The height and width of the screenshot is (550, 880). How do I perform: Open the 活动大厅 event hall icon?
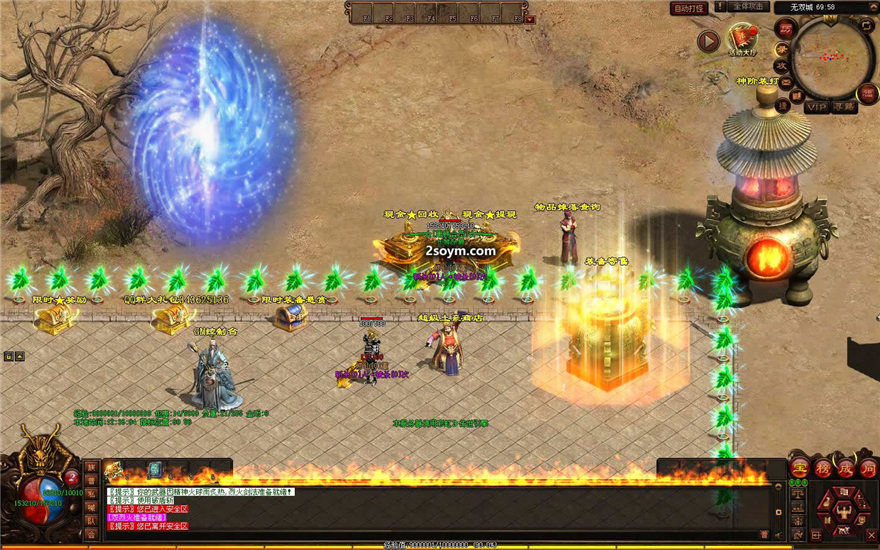coord(743,40)
